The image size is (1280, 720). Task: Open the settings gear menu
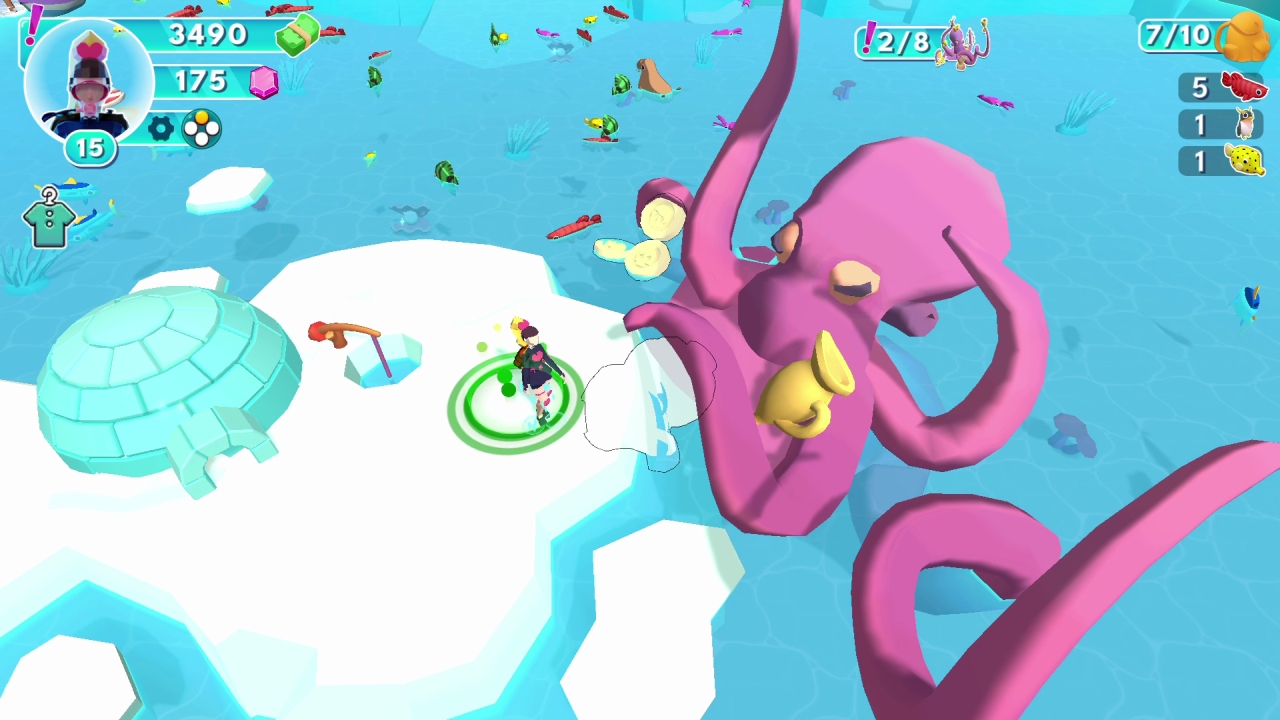pos(160,128)
